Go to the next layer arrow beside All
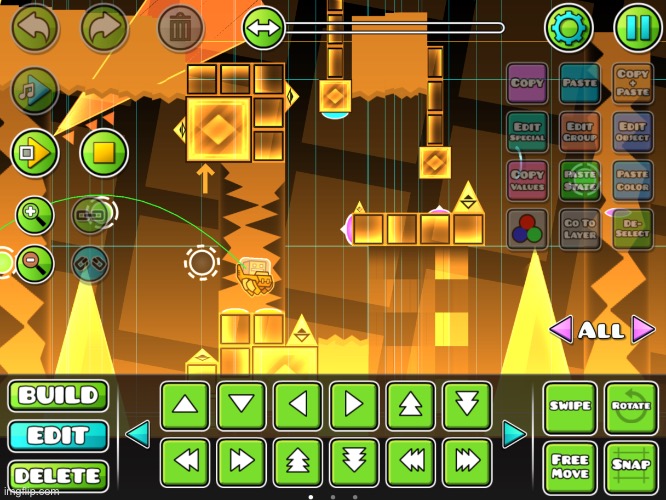This screenshot has height=500, width=666. (x=643, y=329)
